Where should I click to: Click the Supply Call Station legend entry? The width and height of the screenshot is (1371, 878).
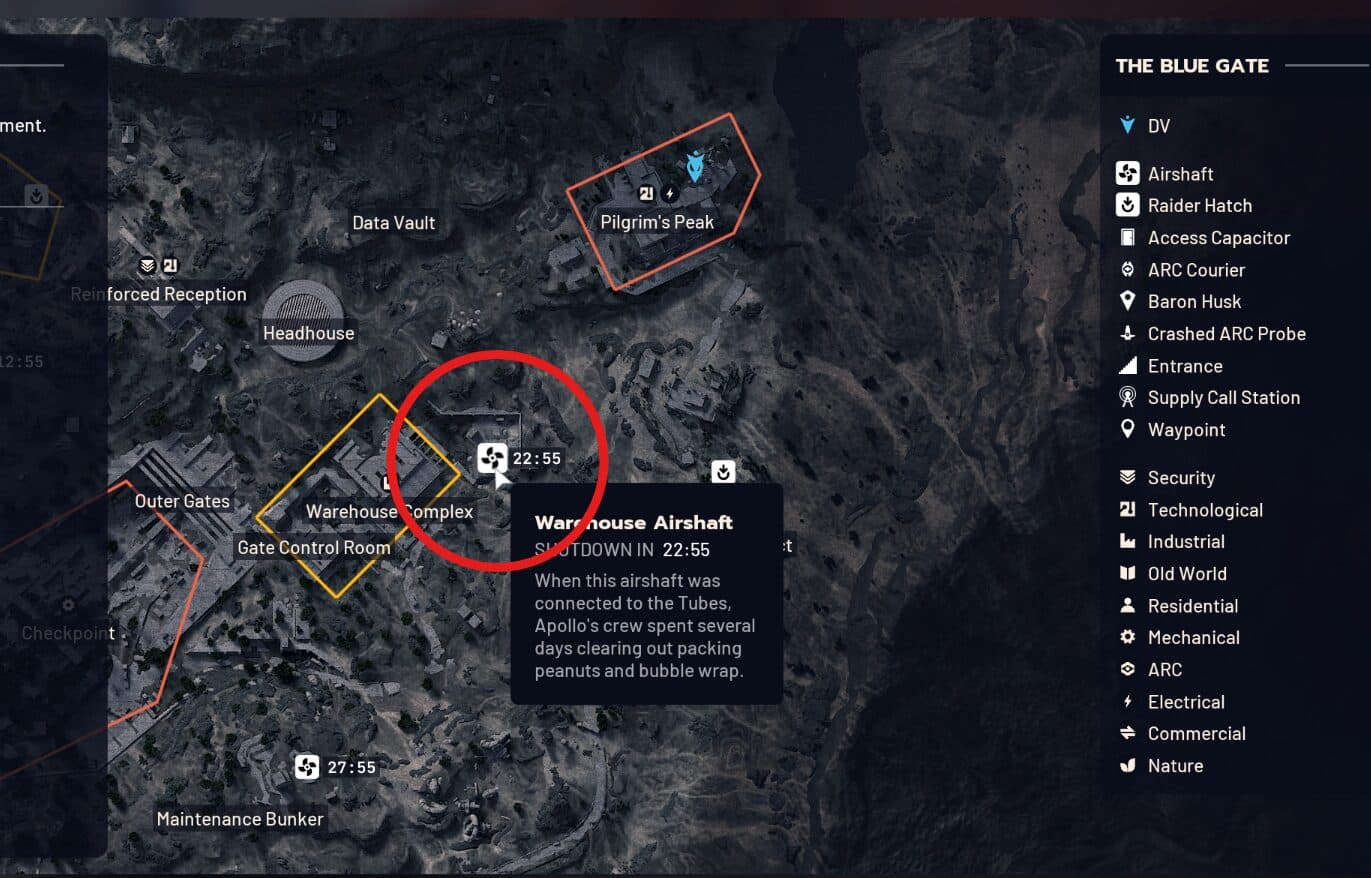point(1223,398)
